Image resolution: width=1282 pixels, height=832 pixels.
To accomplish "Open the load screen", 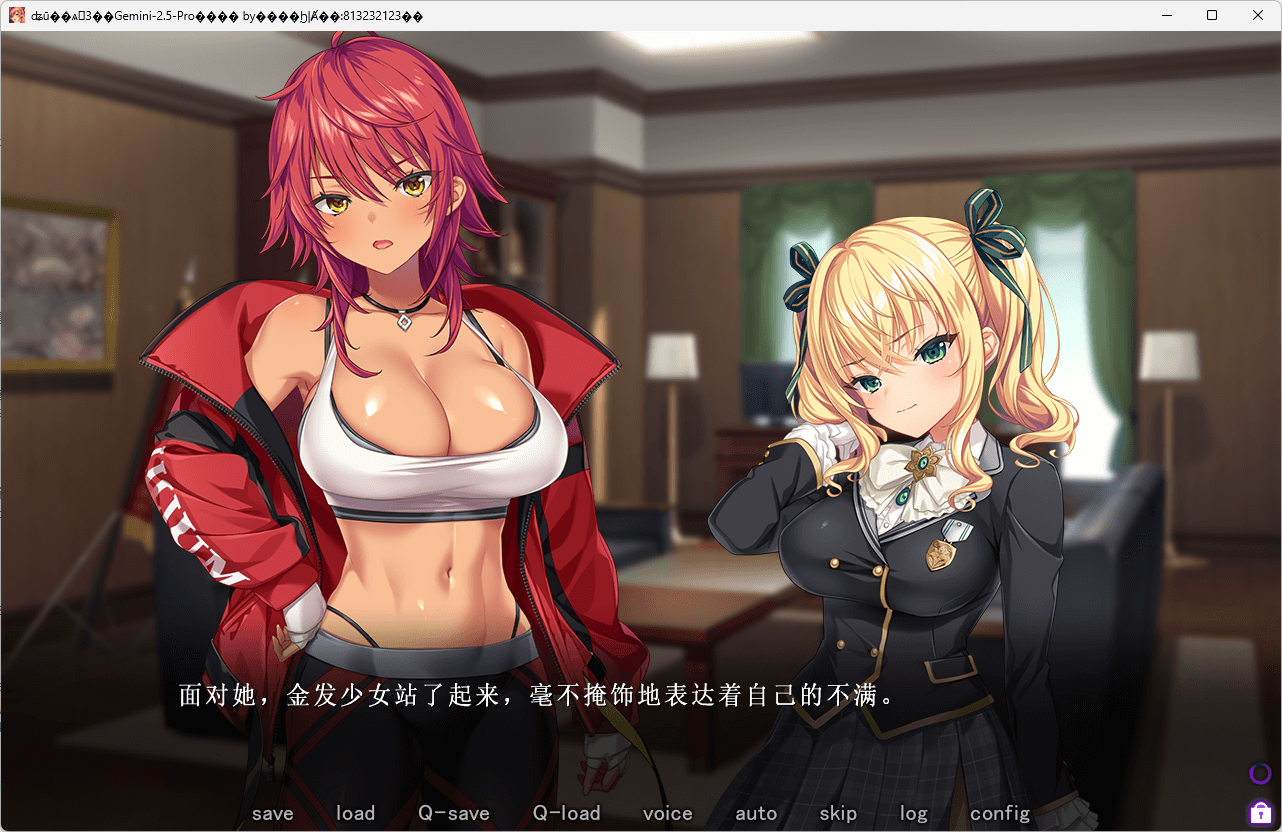I will coord(355,813).
